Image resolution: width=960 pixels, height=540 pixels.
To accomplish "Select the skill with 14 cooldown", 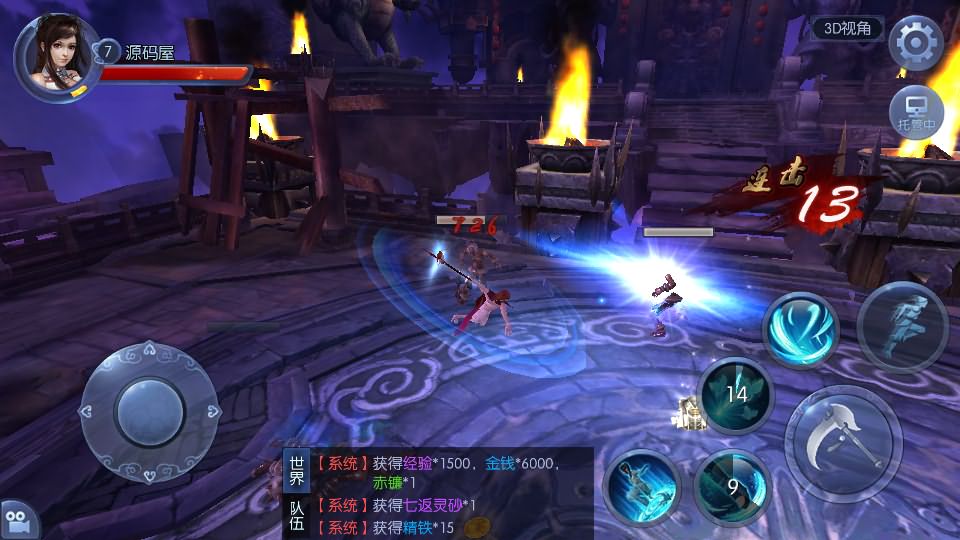I will (x=737, y=394).
